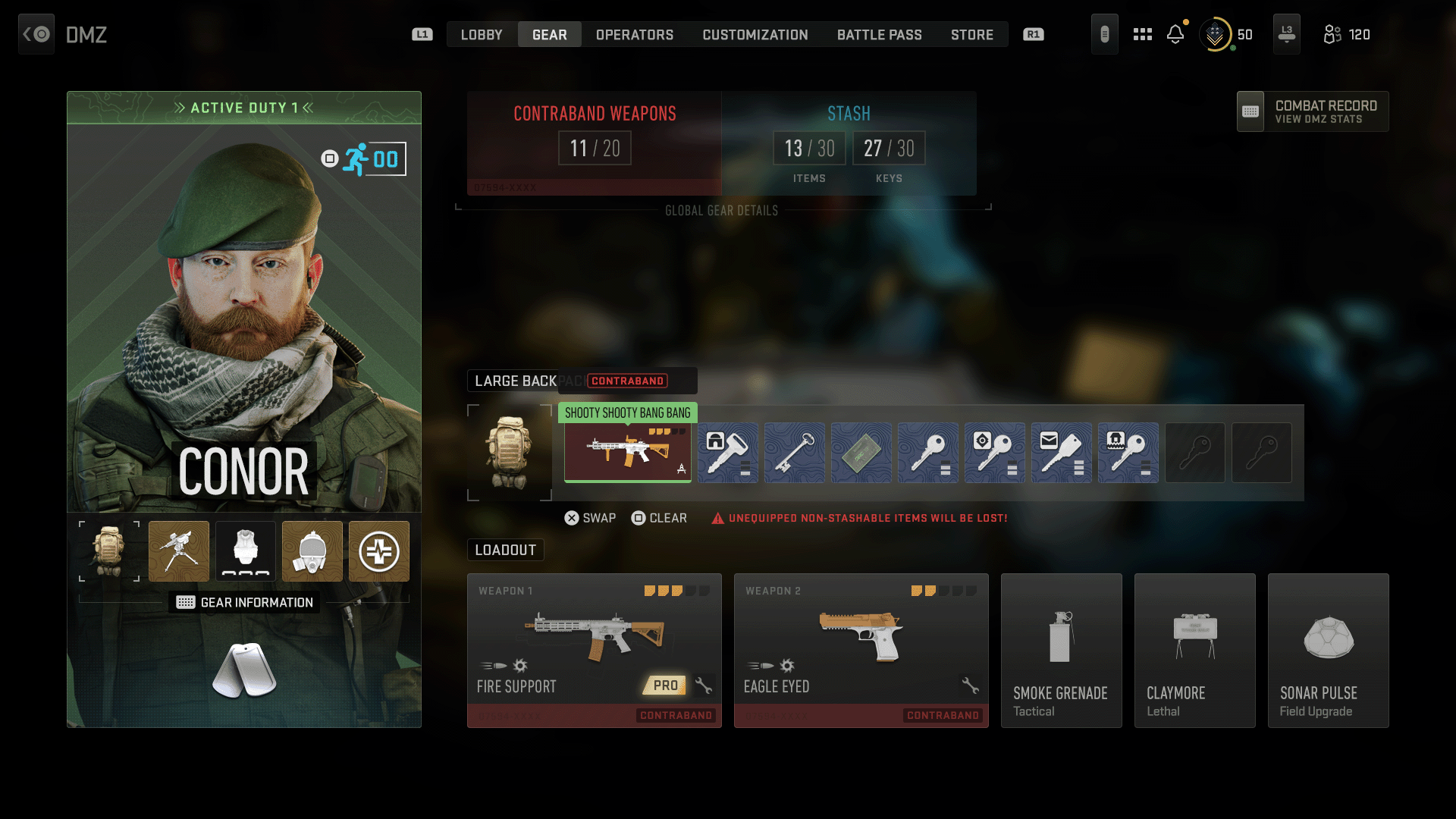Open the Operators tab
The height and width of the screenshot is (819, 1456).
tap(635, 35)
